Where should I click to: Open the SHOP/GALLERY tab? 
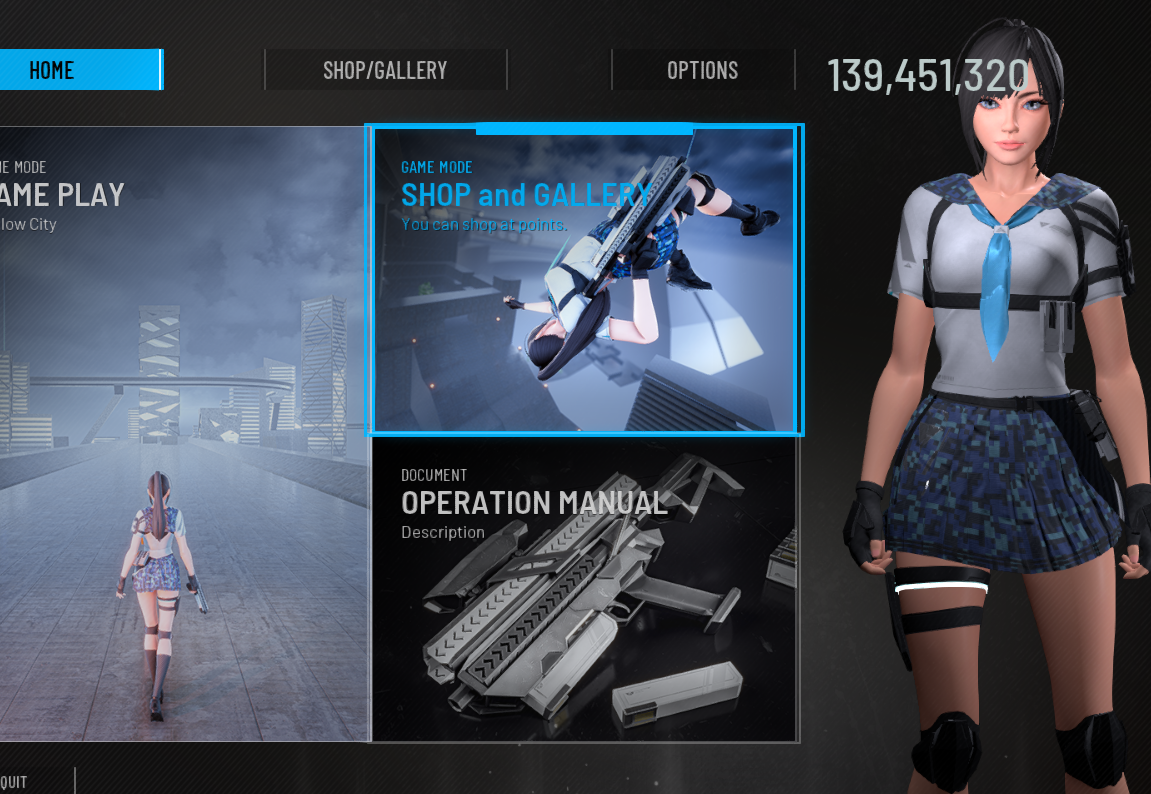(x=385, y=70)
